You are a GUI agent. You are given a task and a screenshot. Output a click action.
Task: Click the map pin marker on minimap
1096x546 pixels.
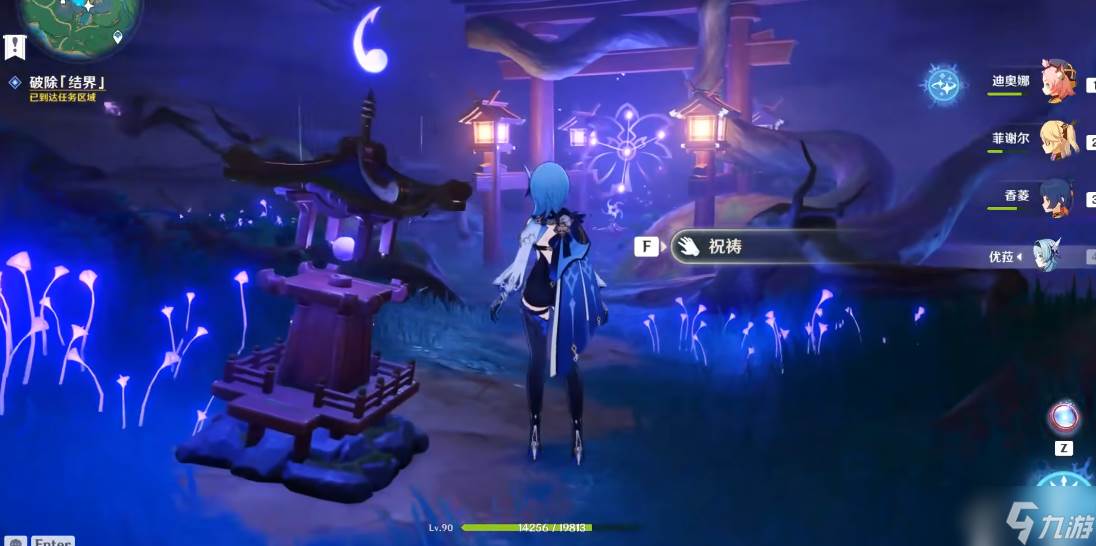point(118,37)
